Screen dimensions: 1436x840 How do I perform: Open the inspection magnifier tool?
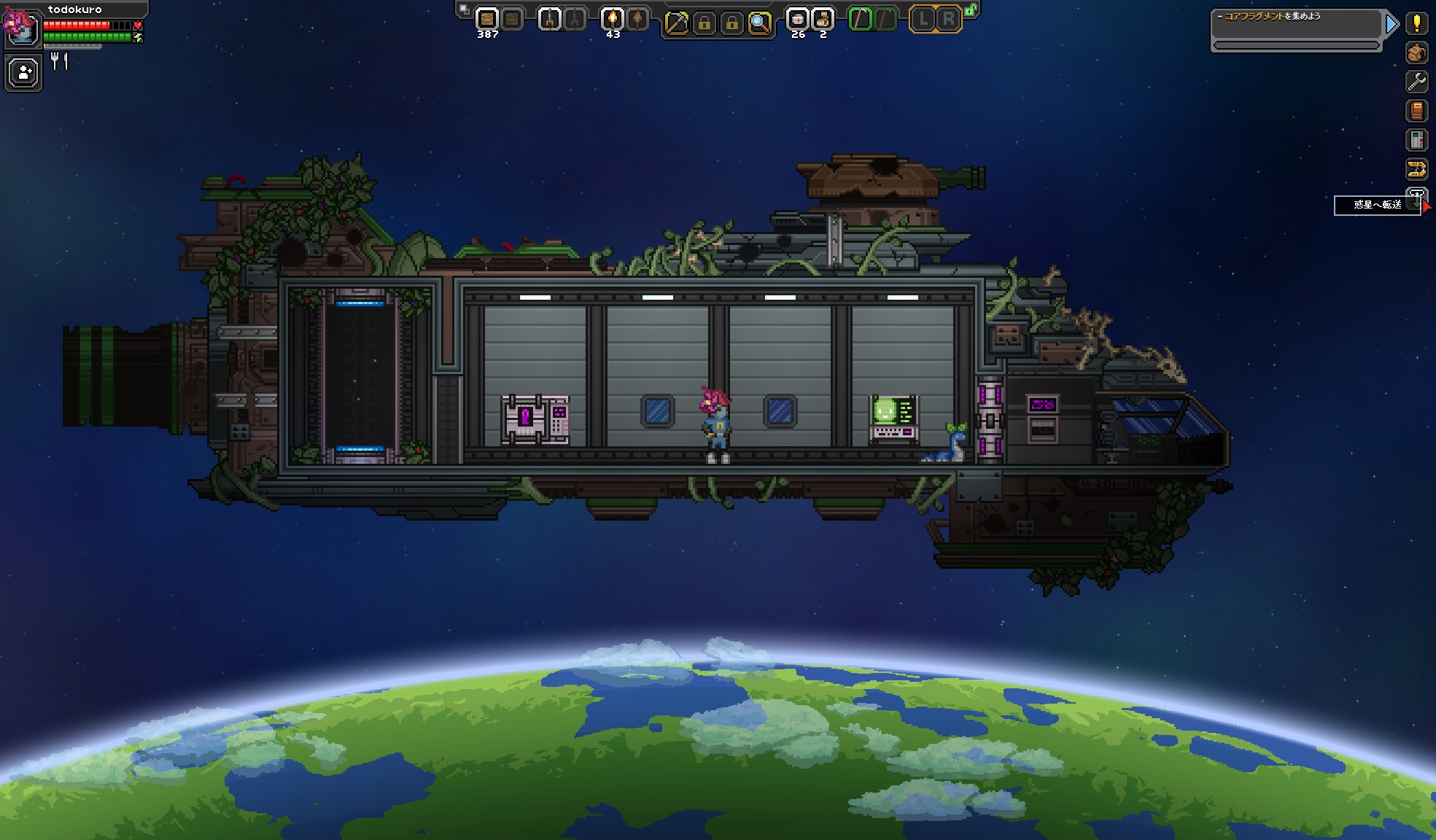tap(759, 20)
